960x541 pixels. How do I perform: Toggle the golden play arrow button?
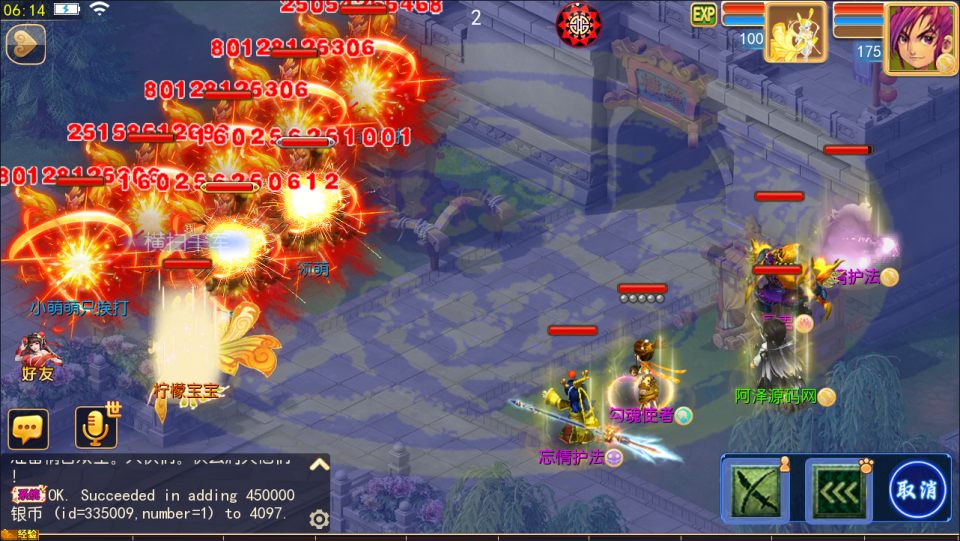[25, 43]
